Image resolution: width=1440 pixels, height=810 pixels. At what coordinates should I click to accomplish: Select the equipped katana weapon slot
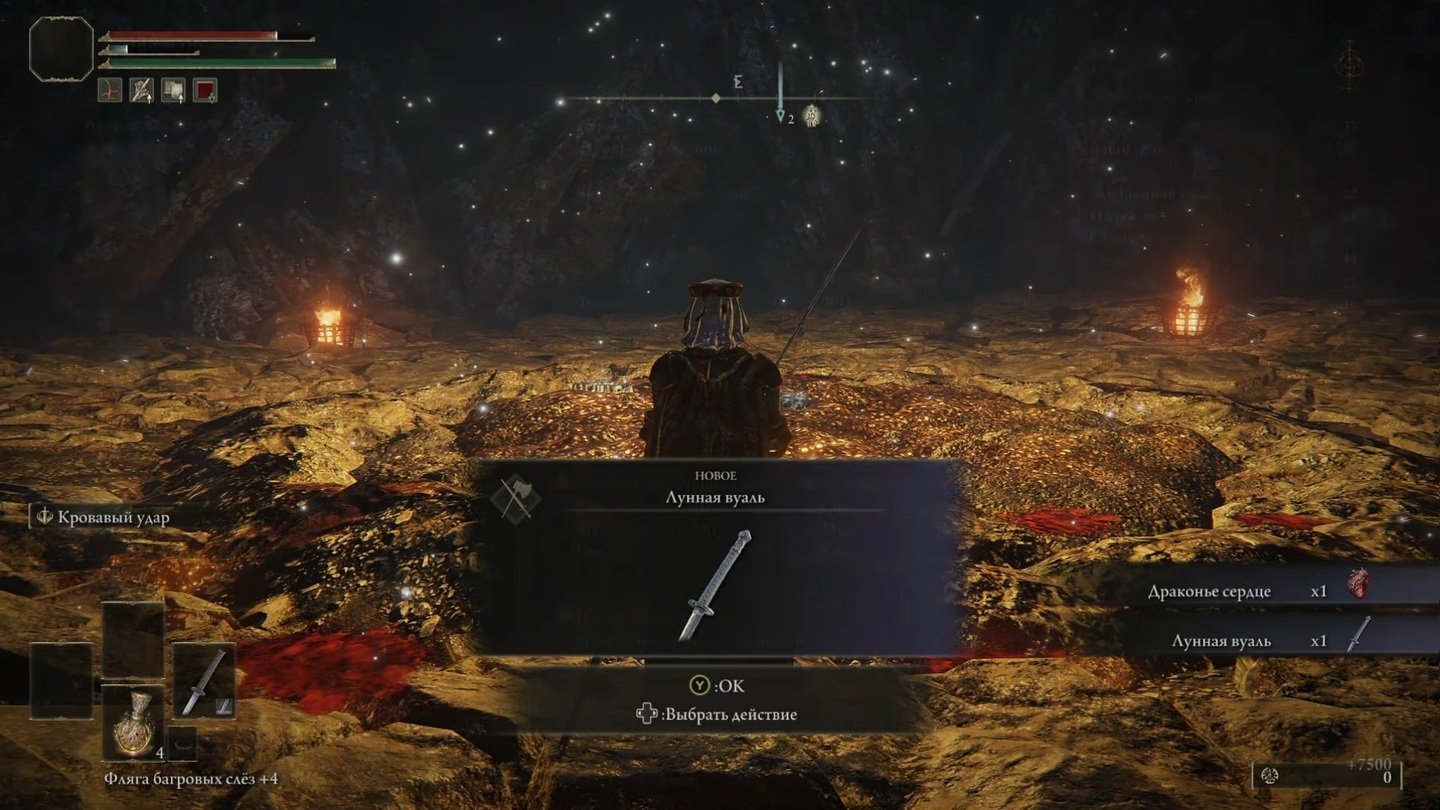204,680
